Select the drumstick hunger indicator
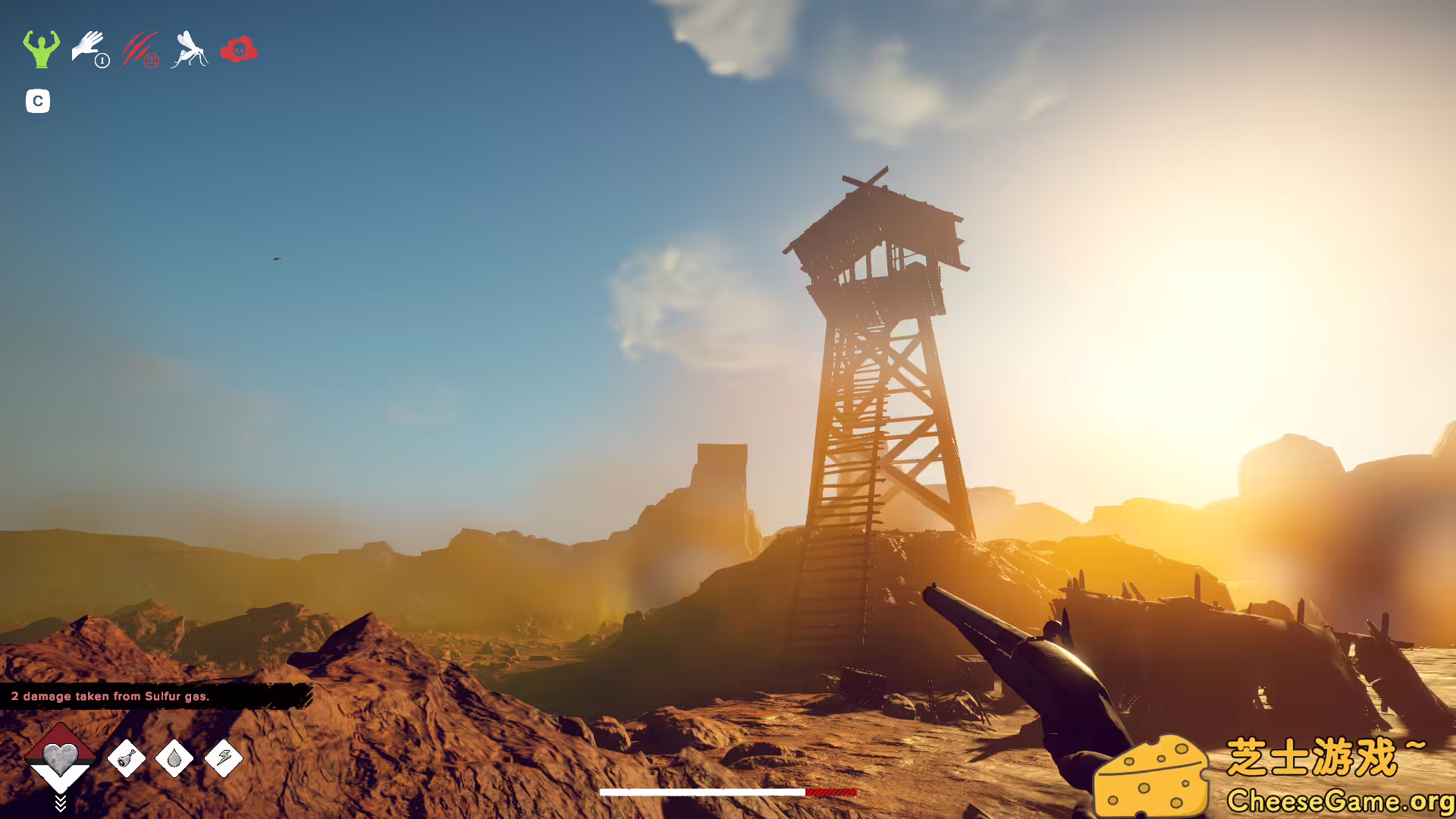Viewport: 1456px width, 819px height. tap(127, 761)
